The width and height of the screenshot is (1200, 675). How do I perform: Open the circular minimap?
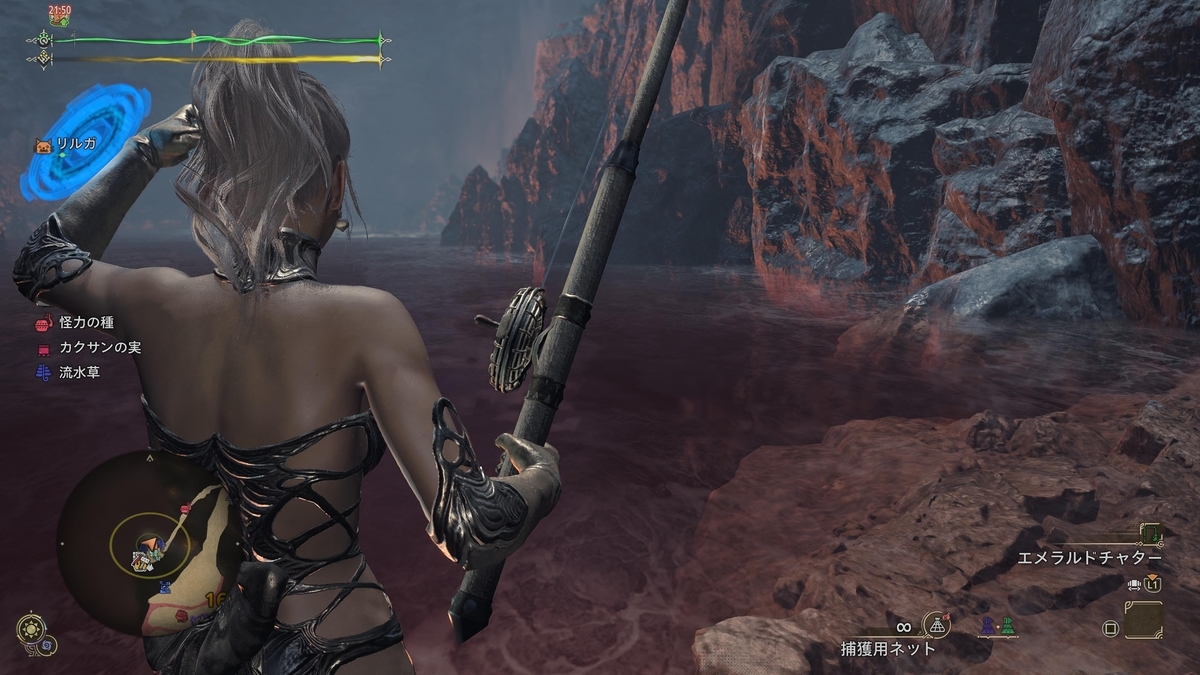[x=150, y=545]
